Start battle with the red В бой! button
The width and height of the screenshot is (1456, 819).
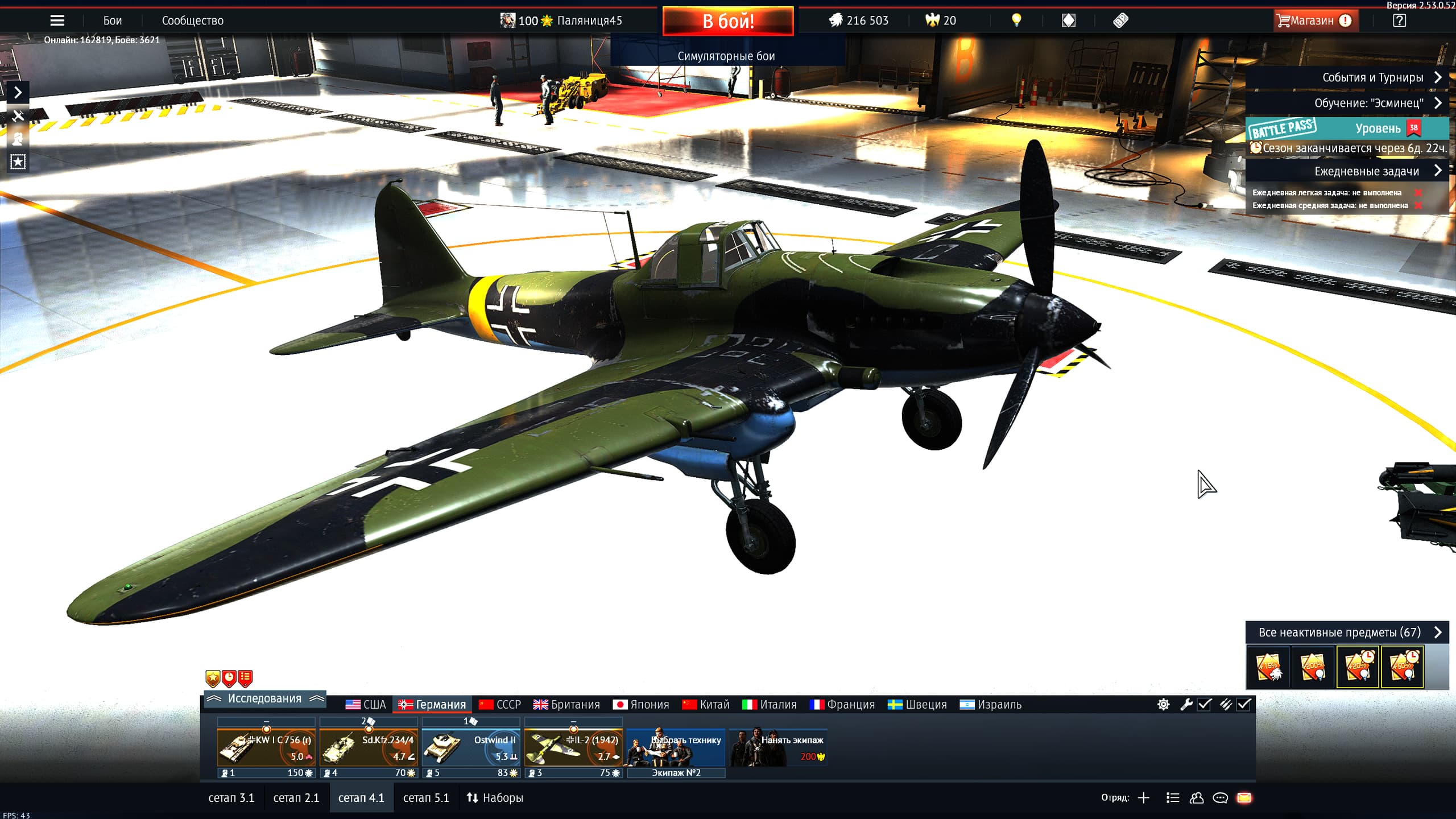tap(727, 21)
